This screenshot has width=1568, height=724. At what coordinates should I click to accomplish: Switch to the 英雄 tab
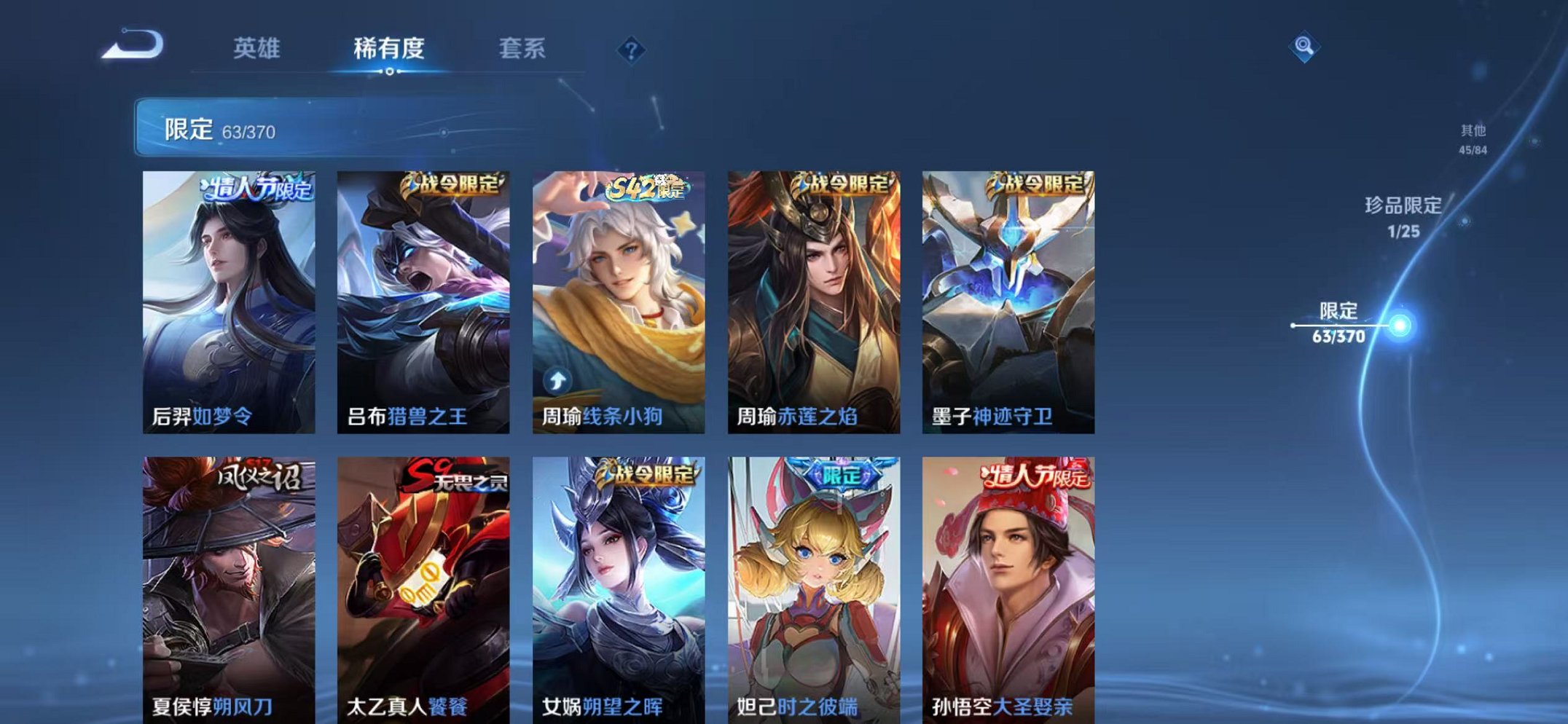(x=256, y=49)
